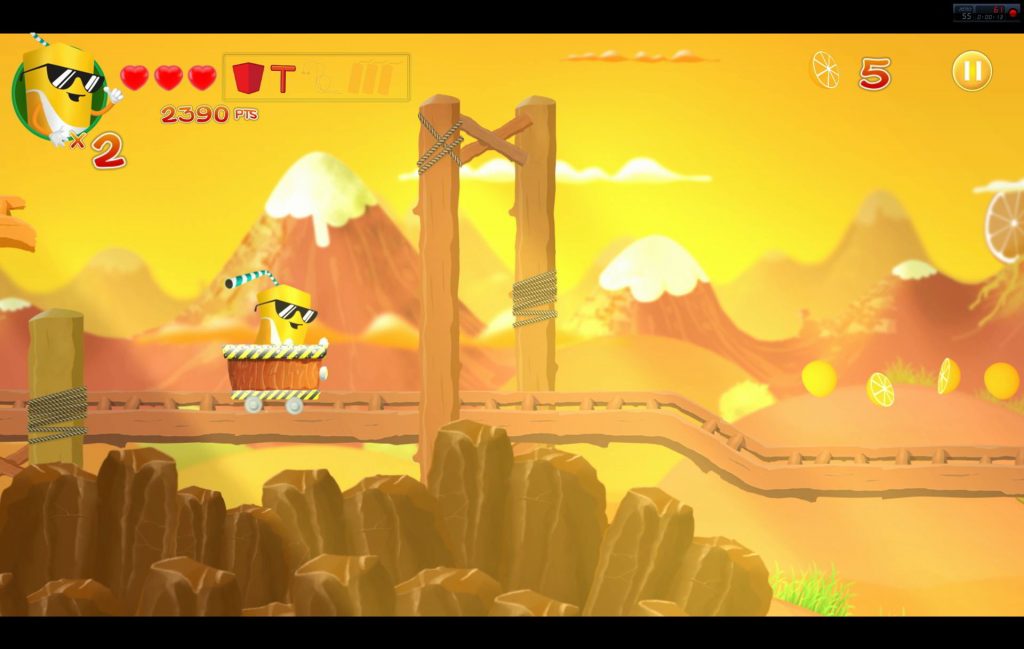Pause the game with the round button

pos(971,71)
